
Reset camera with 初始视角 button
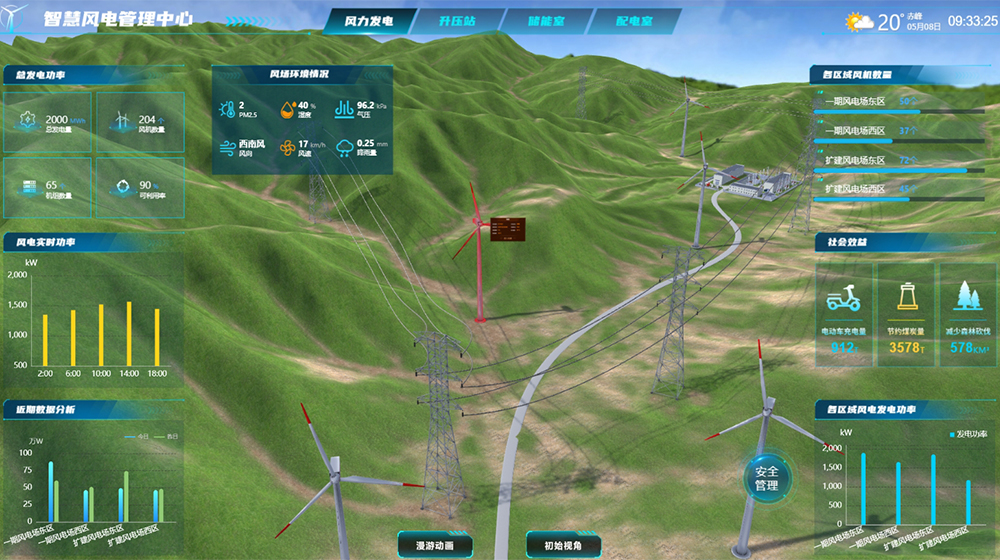563,545
